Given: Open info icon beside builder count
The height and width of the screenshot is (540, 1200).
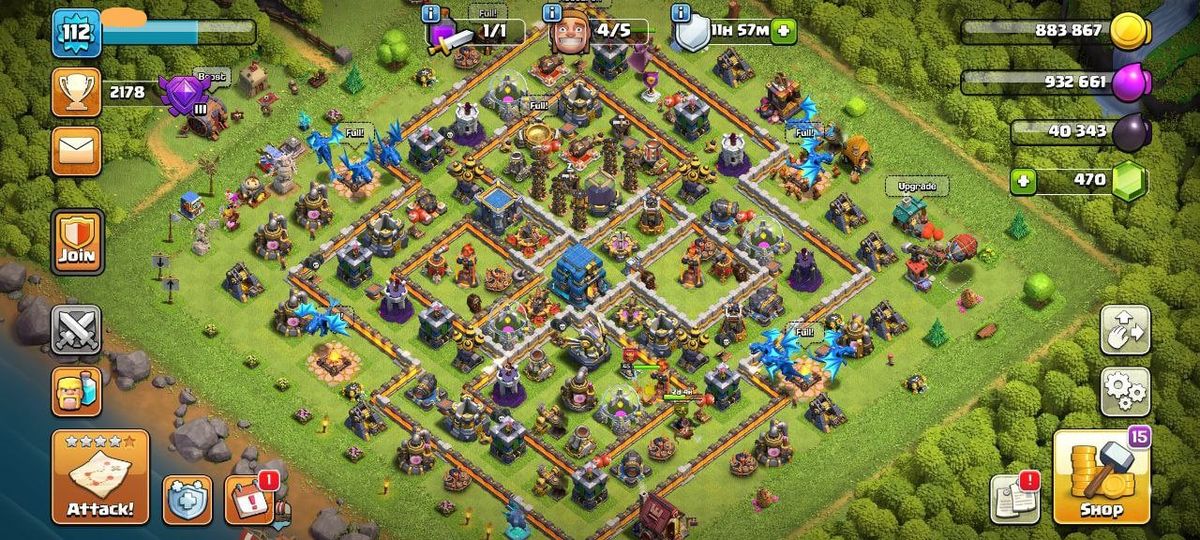Looking at the screenshot, I should point(551,13).
